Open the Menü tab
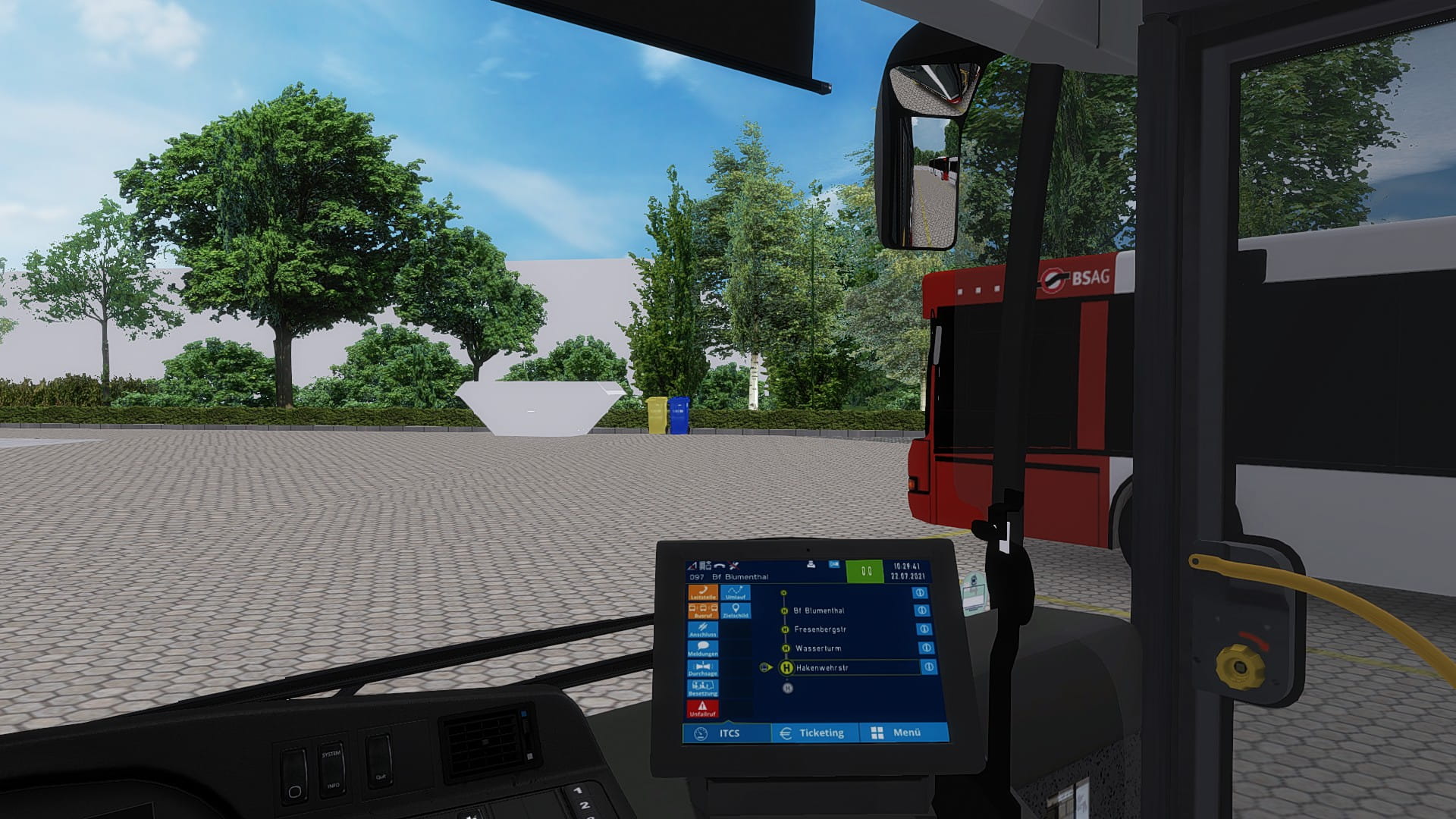This screenshot has height=819, width=1456. [899, 733]
